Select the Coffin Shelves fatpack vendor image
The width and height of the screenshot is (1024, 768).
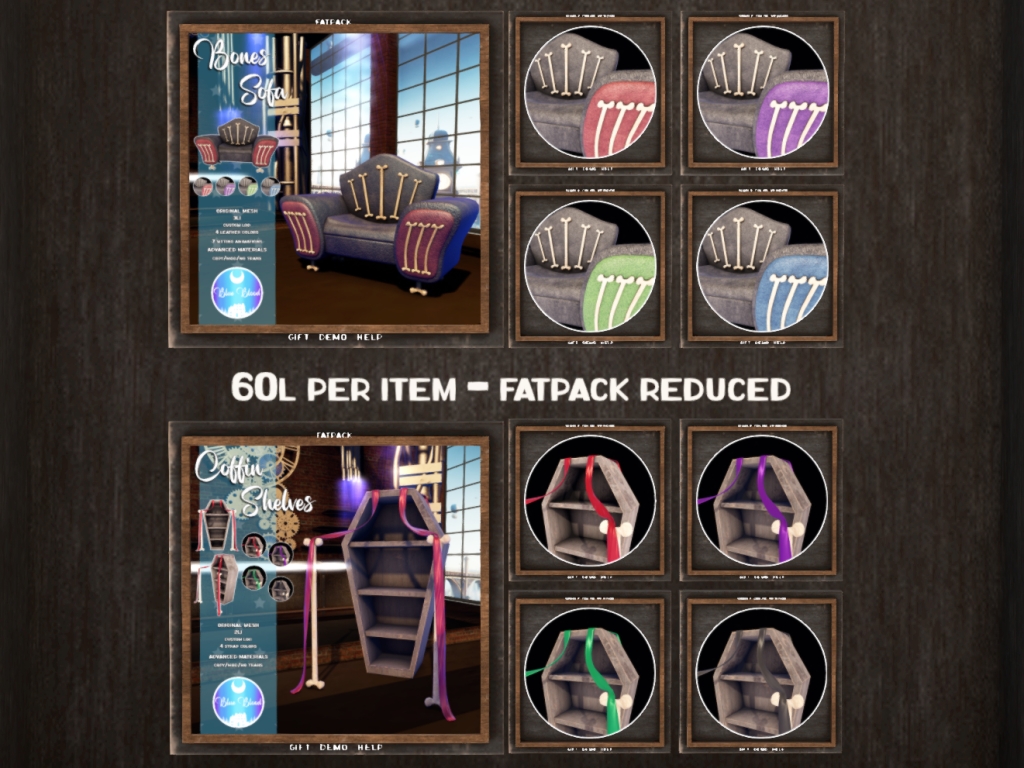coord(334,588)
